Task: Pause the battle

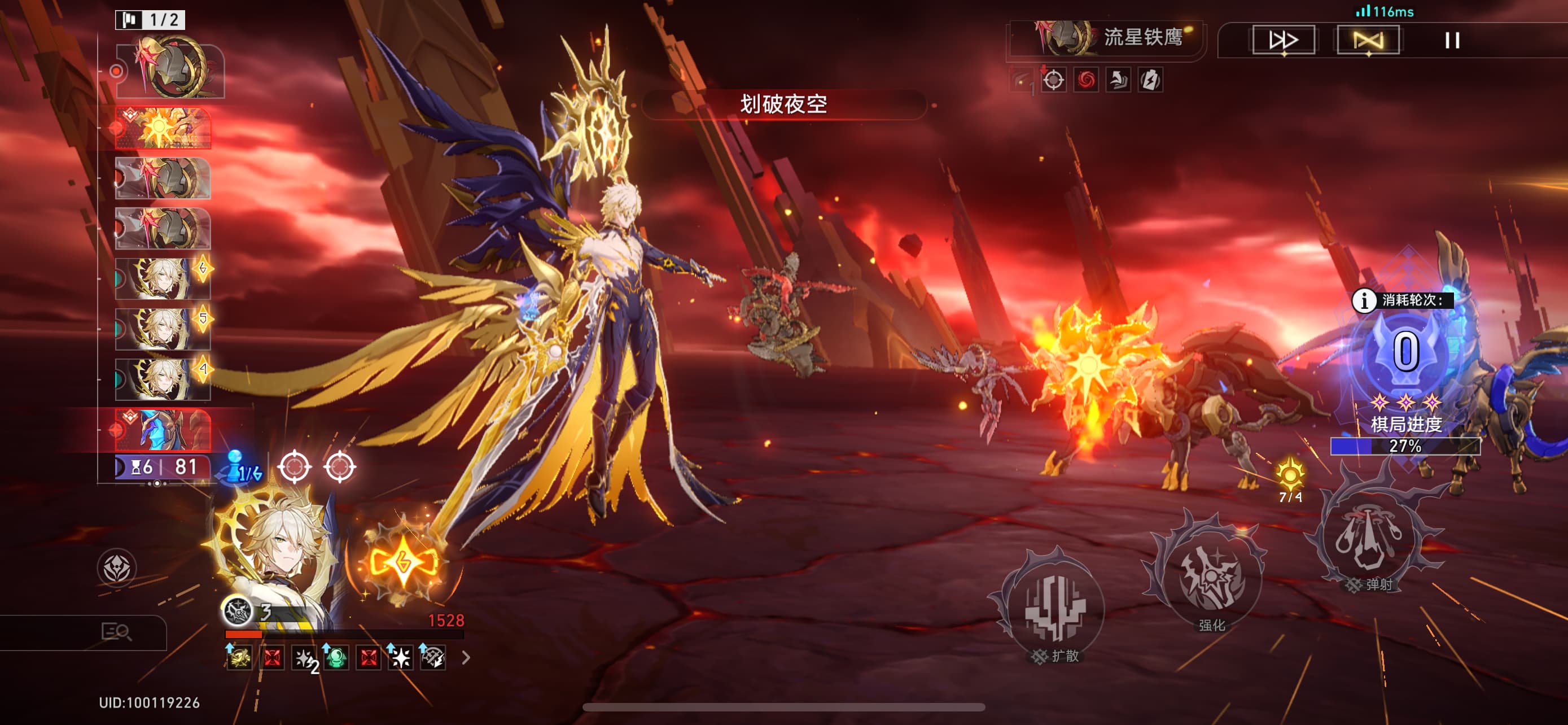Action: 1452,40
